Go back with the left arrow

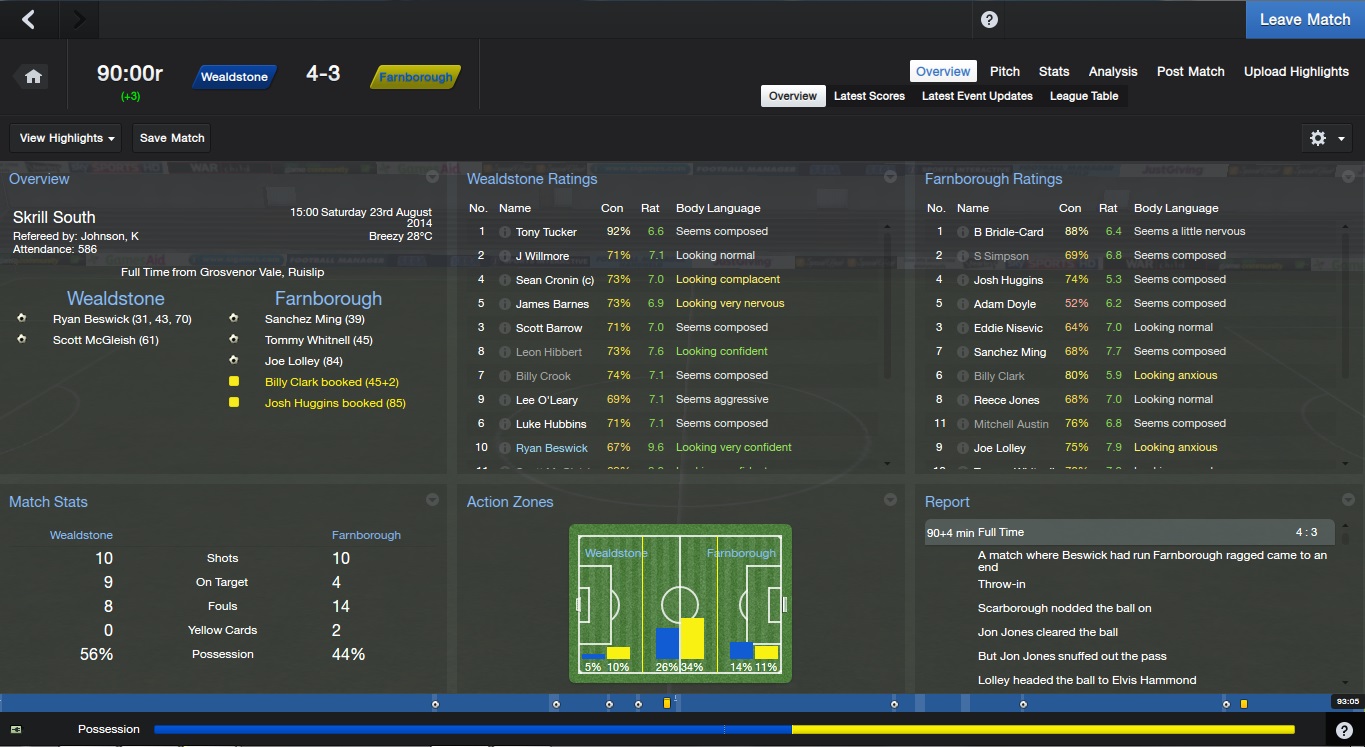point(28,19)
